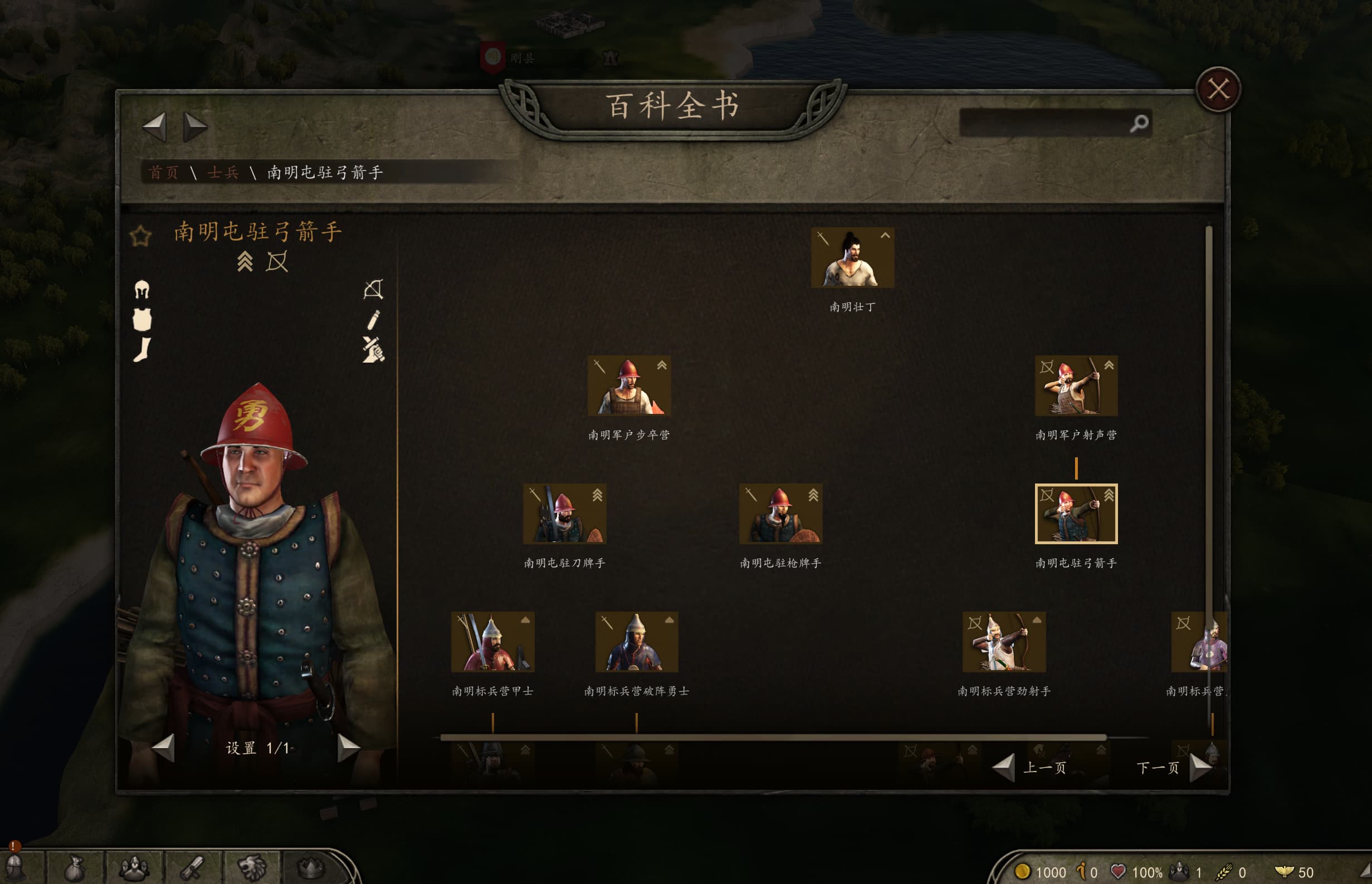Image resolution: width=1372 pixels, height=884 pixels.
Task: Select the 南明标兵营劲射手 troop tile
Action: 1004,642
